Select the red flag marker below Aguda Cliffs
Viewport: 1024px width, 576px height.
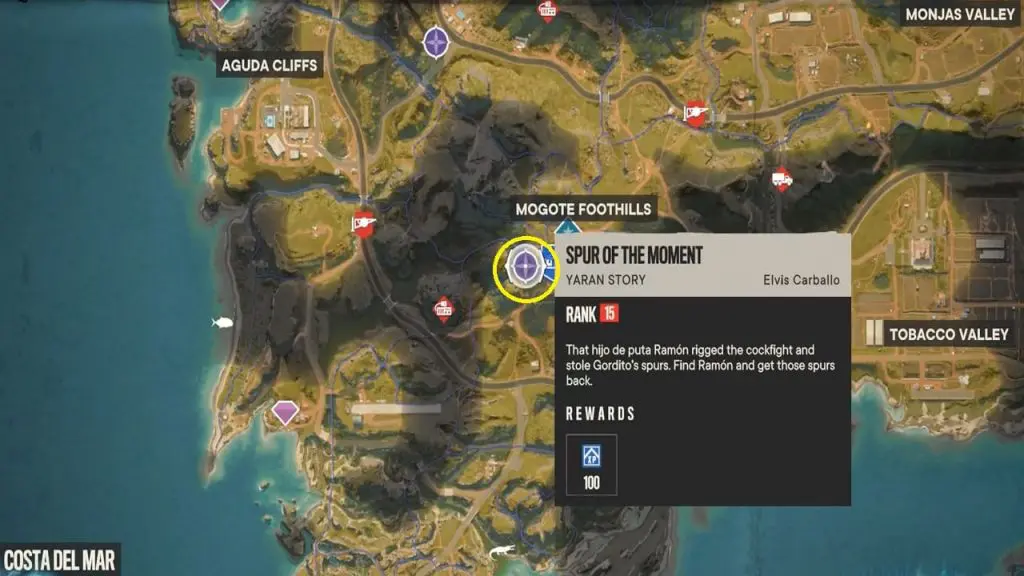[x=364, y=224]
